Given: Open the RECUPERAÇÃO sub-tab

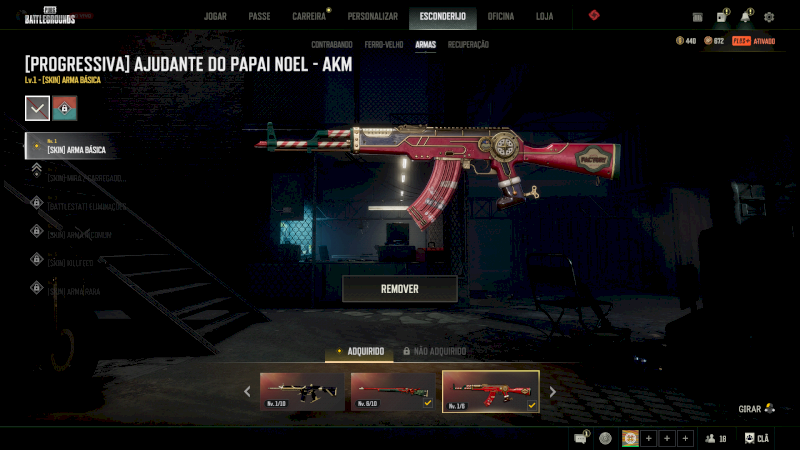Looking at the screenshot, I should 468,45.
